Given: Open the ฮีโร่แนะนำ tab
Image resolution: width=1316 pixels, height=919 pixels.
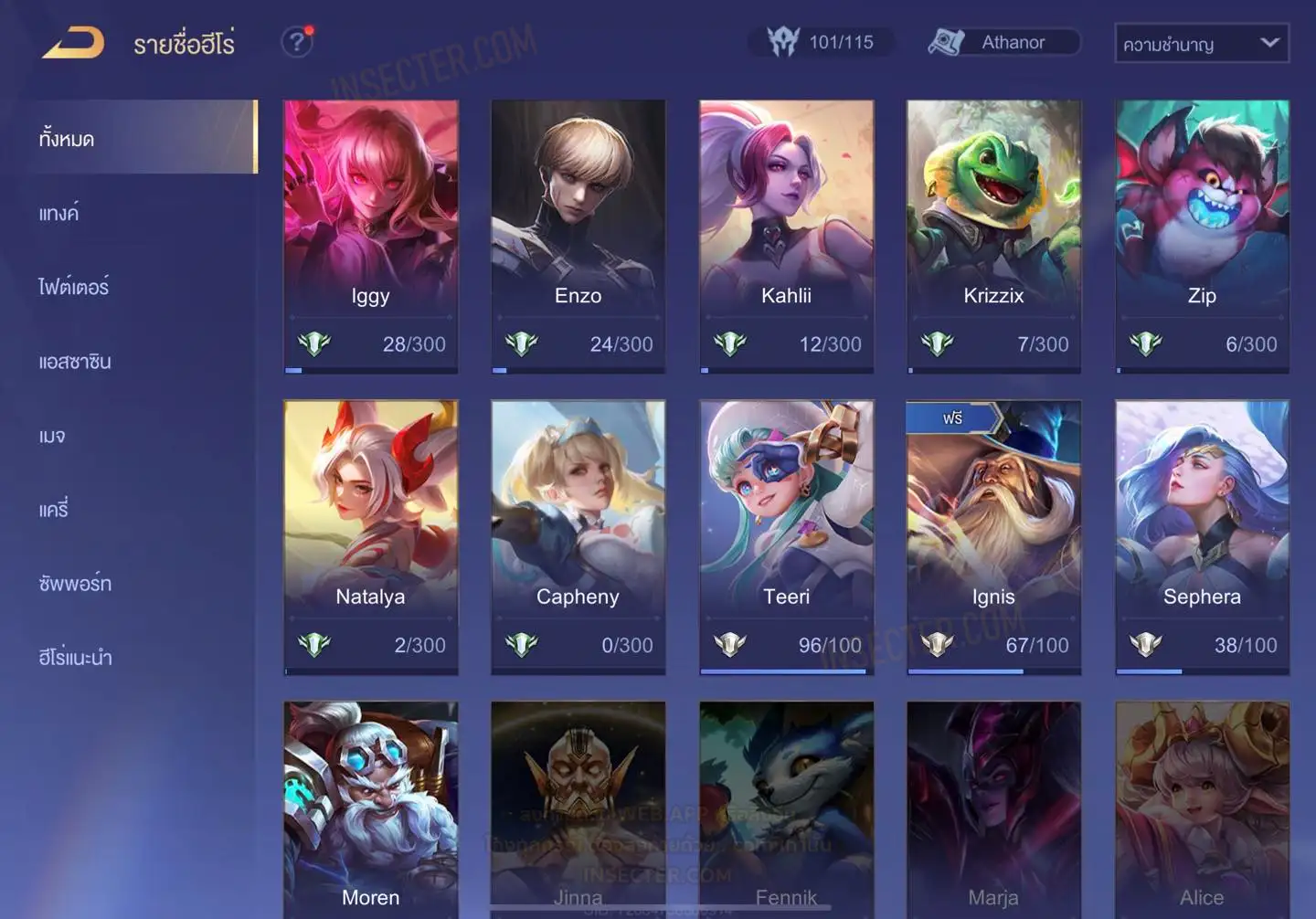Looking at the screenshot, I should click(x=75, y=657).
